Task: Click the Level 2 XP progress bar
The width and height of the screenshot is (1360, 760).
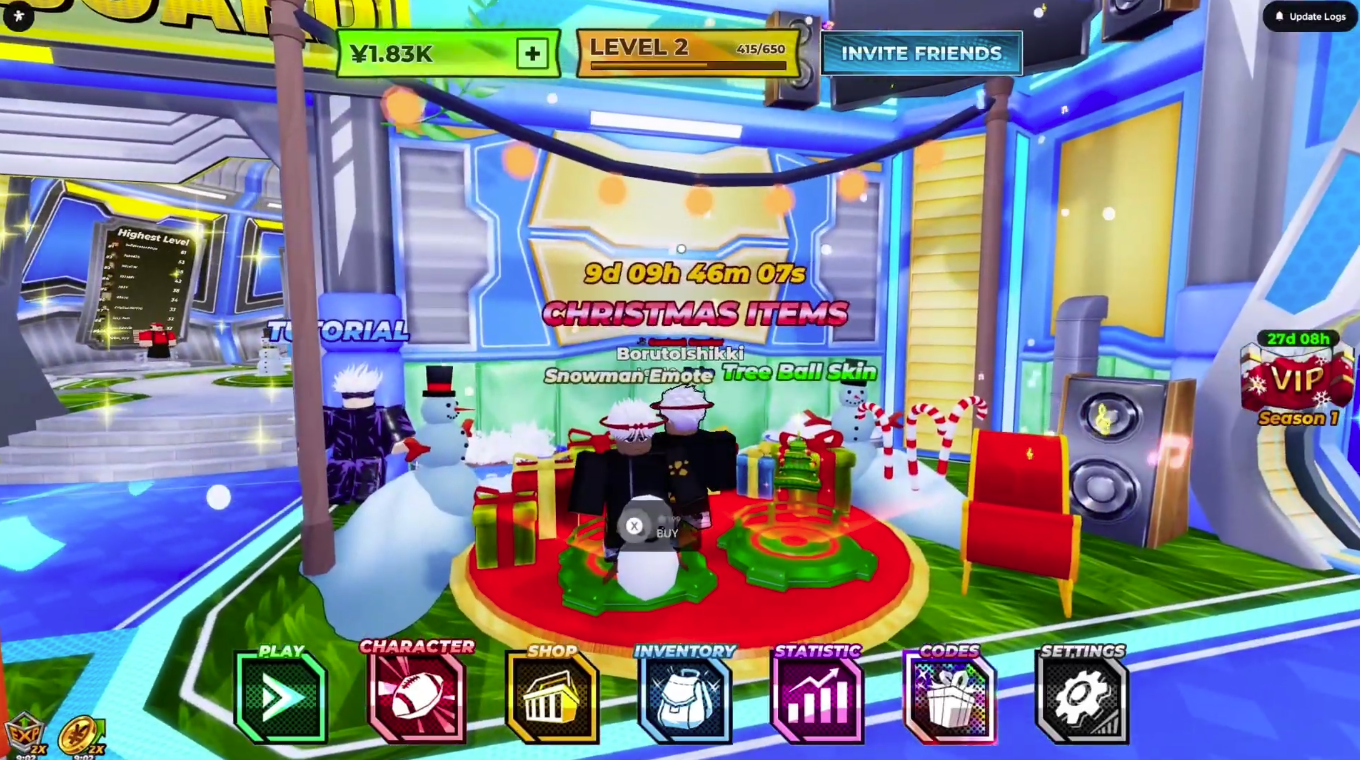Action: (688, 50)
